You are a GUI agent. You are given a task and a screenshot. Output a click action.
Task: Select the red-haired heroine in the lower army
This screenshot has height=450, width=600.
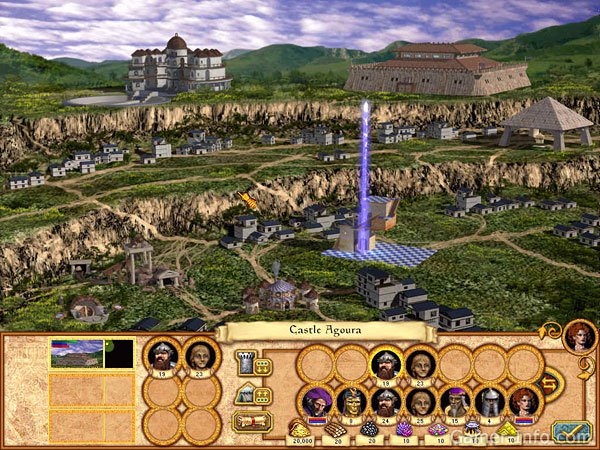coord(524,402)
